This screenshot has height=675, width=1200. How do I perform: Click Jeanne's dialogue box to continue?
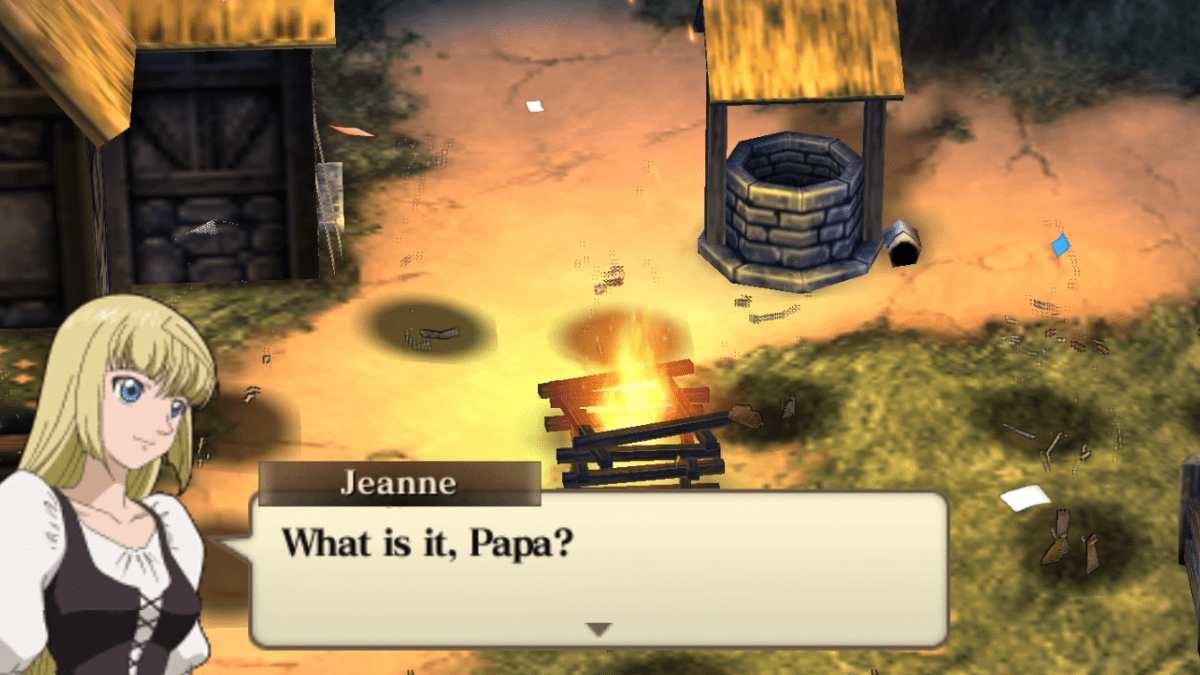click(598, 568)
